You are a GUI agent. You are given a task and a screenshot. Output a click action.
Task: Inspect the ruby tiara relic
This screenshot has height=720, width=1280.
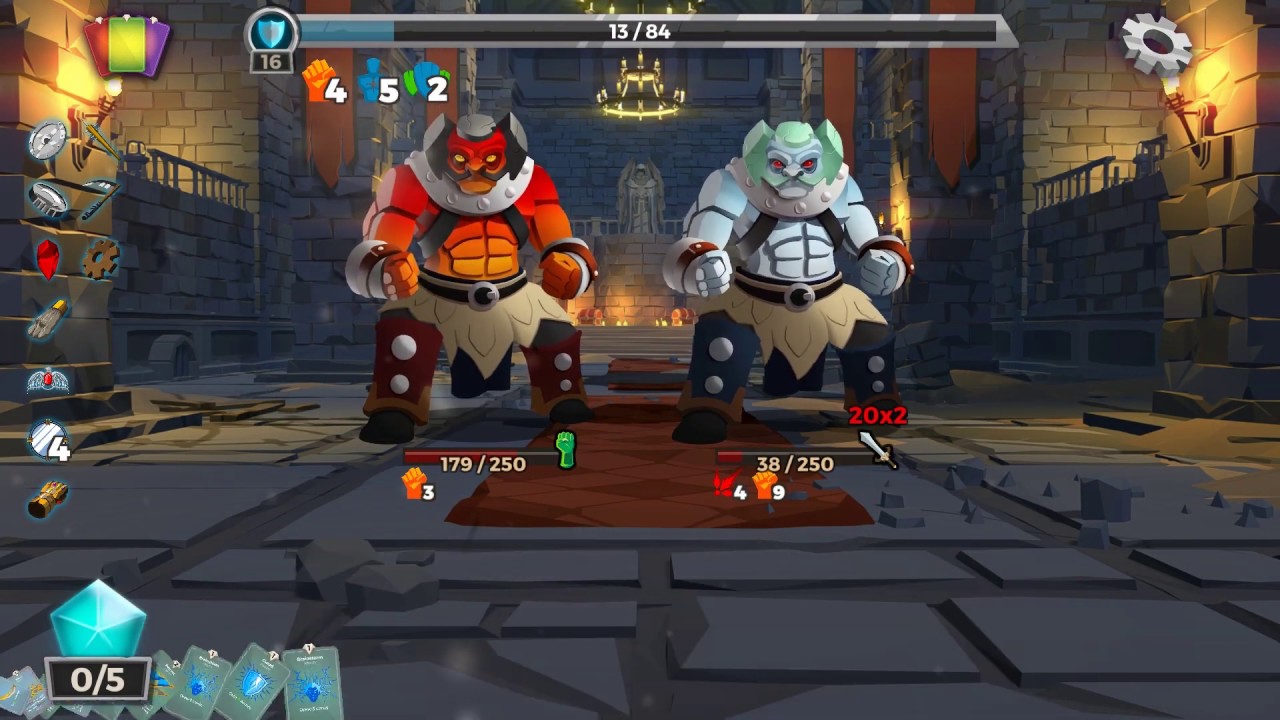(x=47, y=380)
